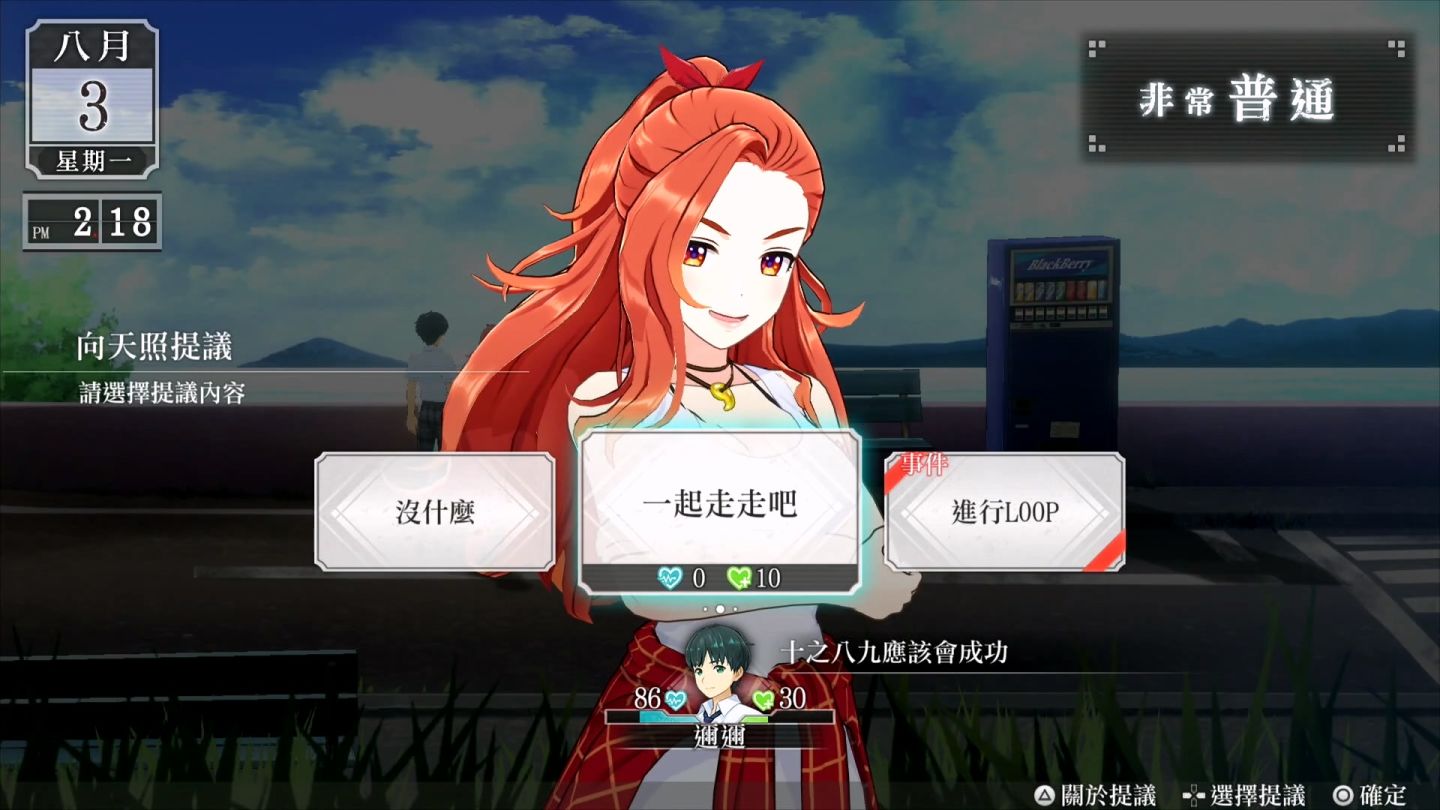Click the 八月 3 calendar panel
Image resolution: width=1440 pixels, height=810 pixels.
(91, 102)
